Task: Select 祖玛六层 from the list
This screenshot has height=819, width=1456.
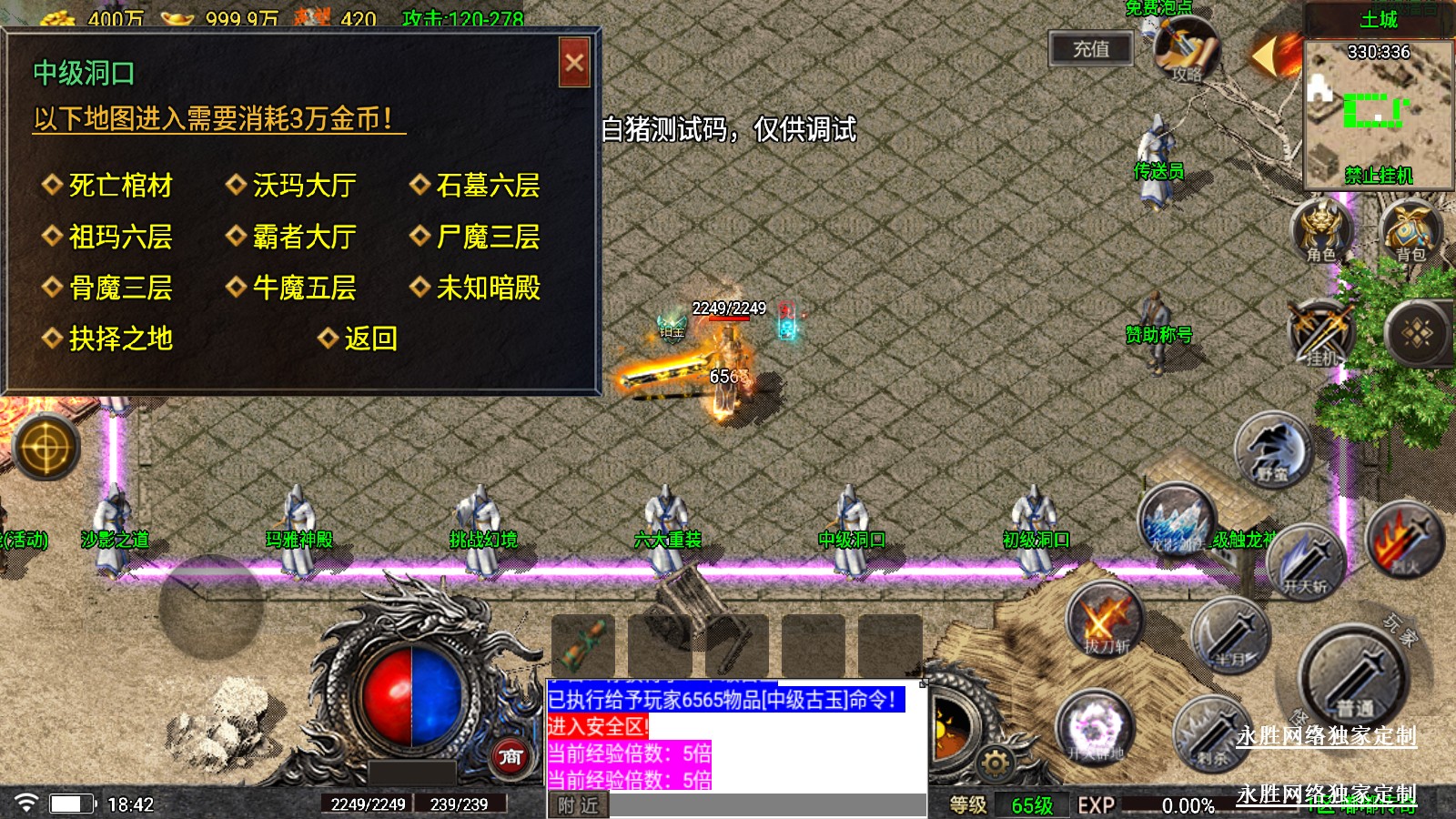Action: tap(120, 238)
